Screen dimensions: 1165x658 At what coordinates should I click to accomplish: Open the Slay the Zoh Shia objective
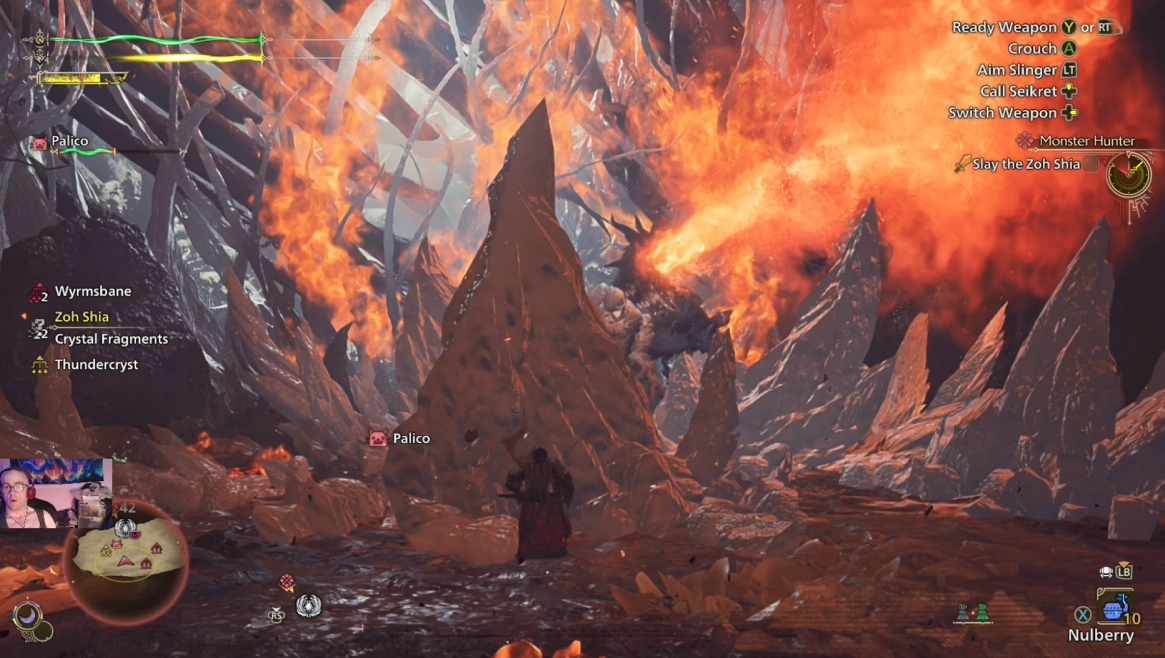[1026, 164]
